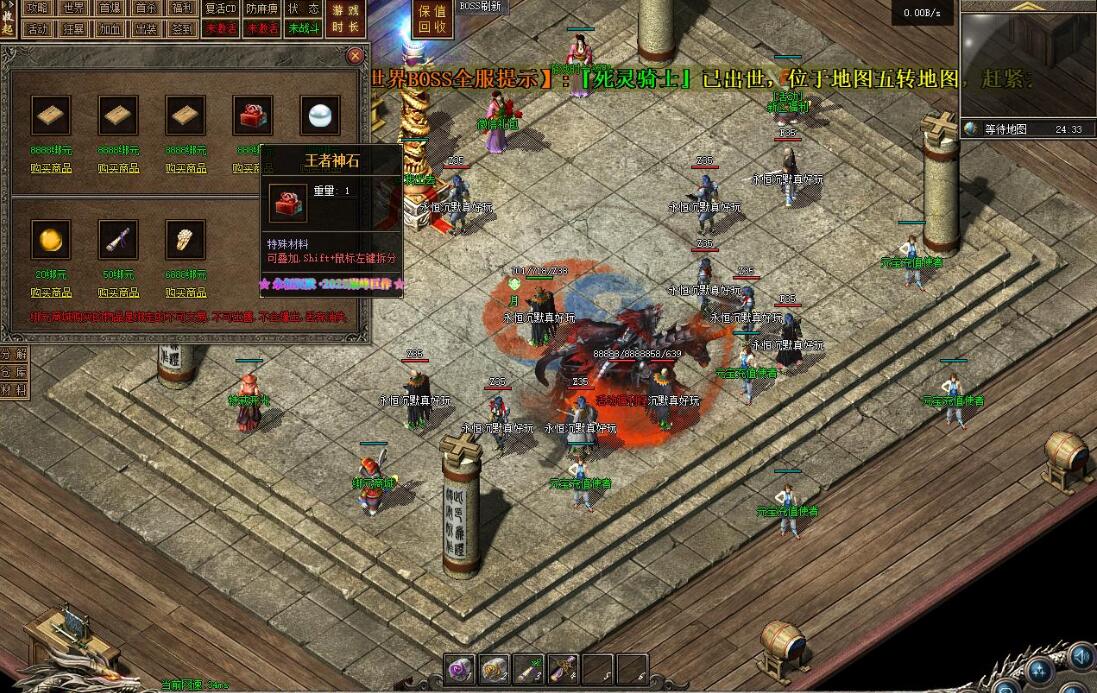The height and width of the screenshot is (693, 1097).
Task: Open the 仓库 warehouse side button
Action: pyautogui.click(x=13, y=372)
